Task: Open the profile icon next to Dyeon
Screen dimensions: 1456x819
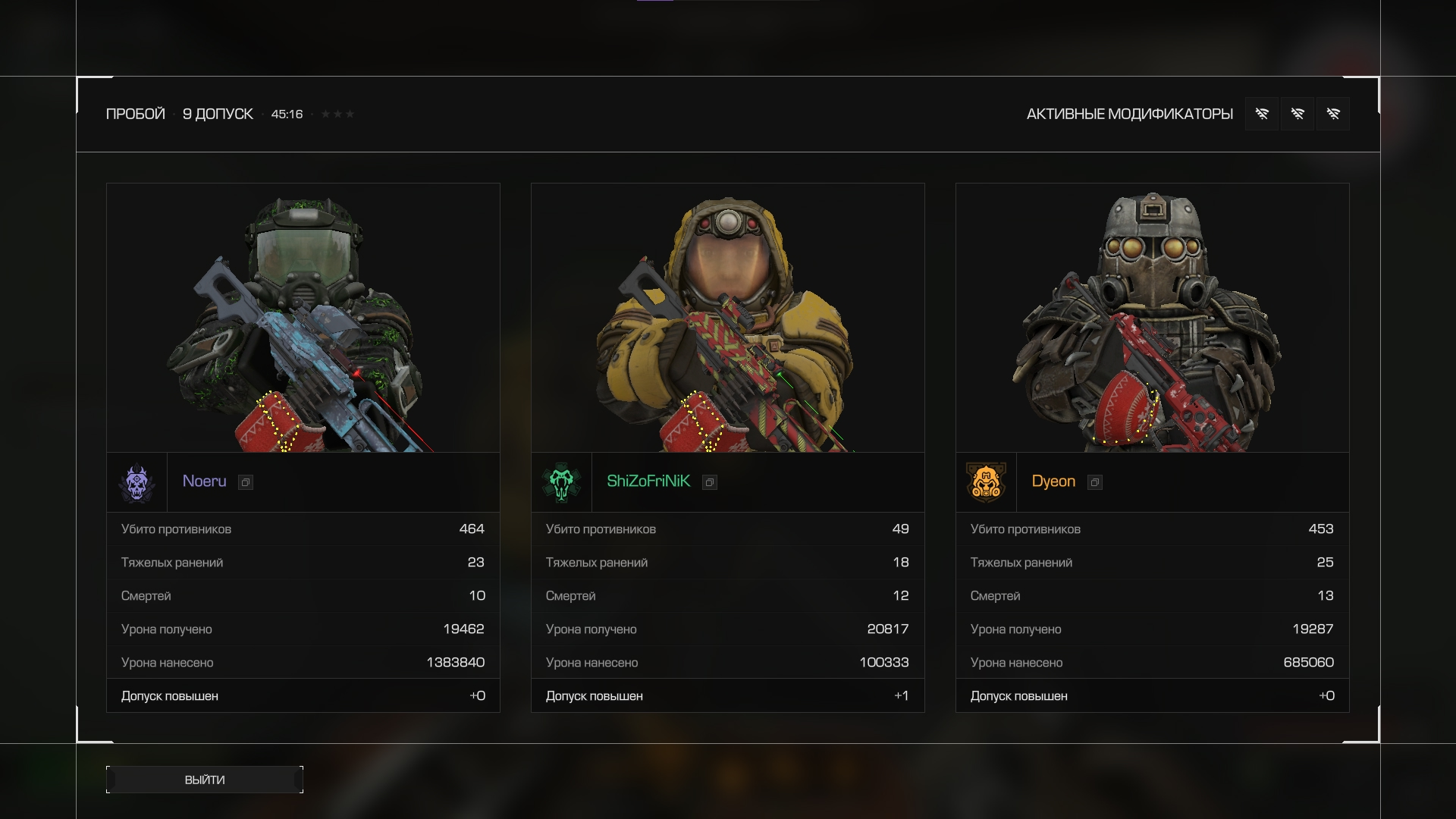Action: click(1095, 482)
